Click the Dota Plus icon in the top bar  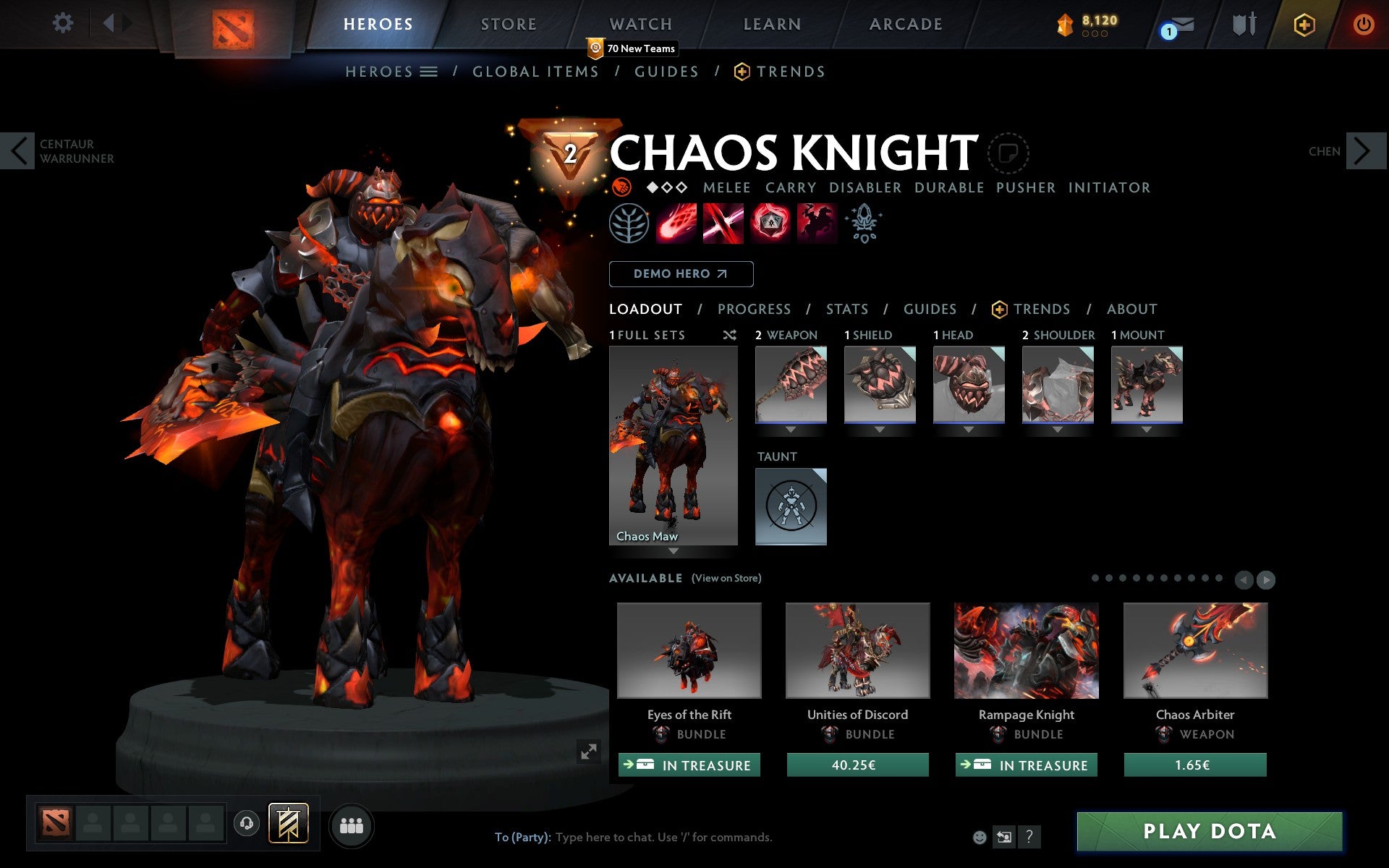(1303, 23)
